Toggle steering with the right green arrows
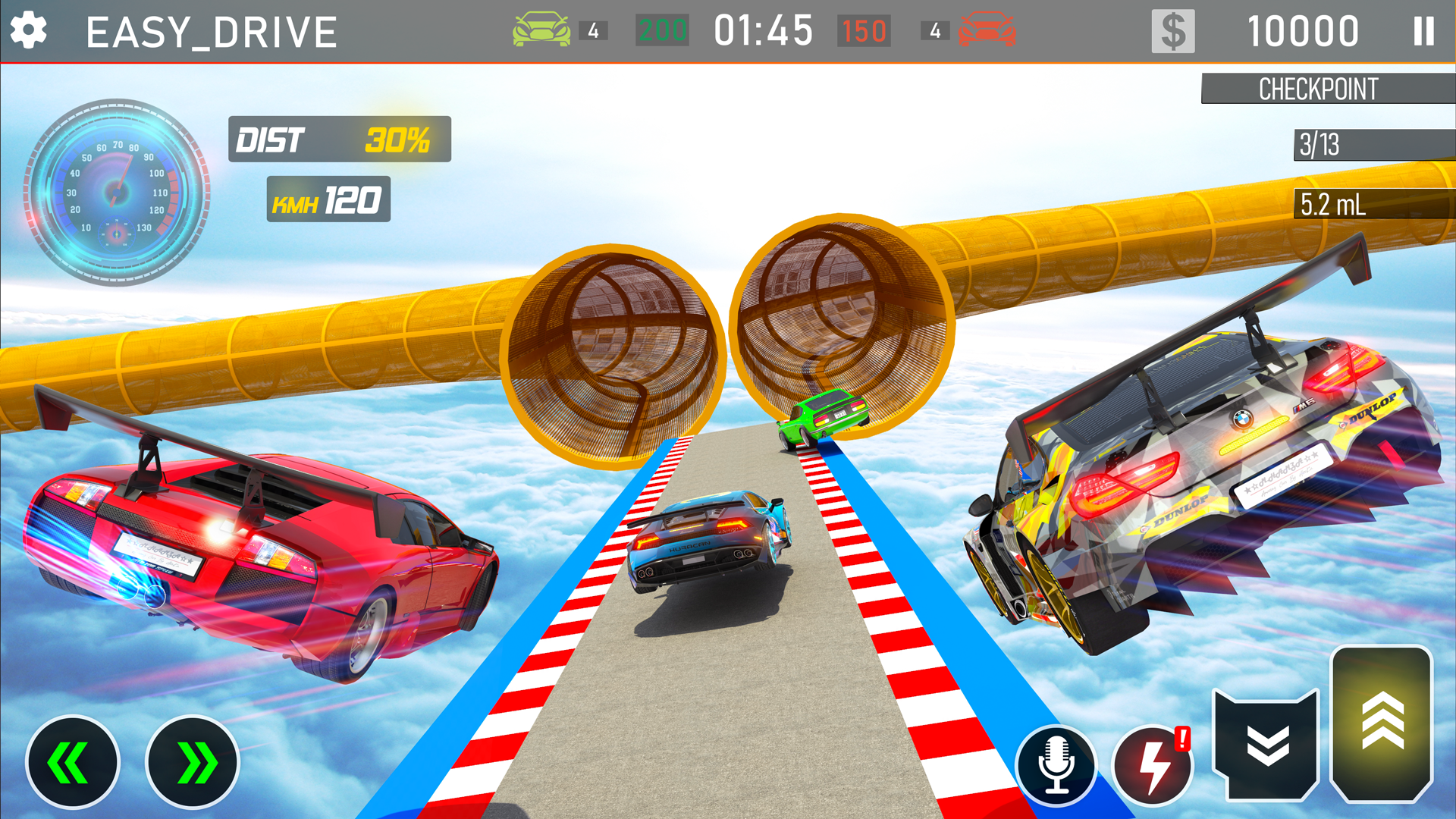The image size is (1456, 819). pos(192,762)
